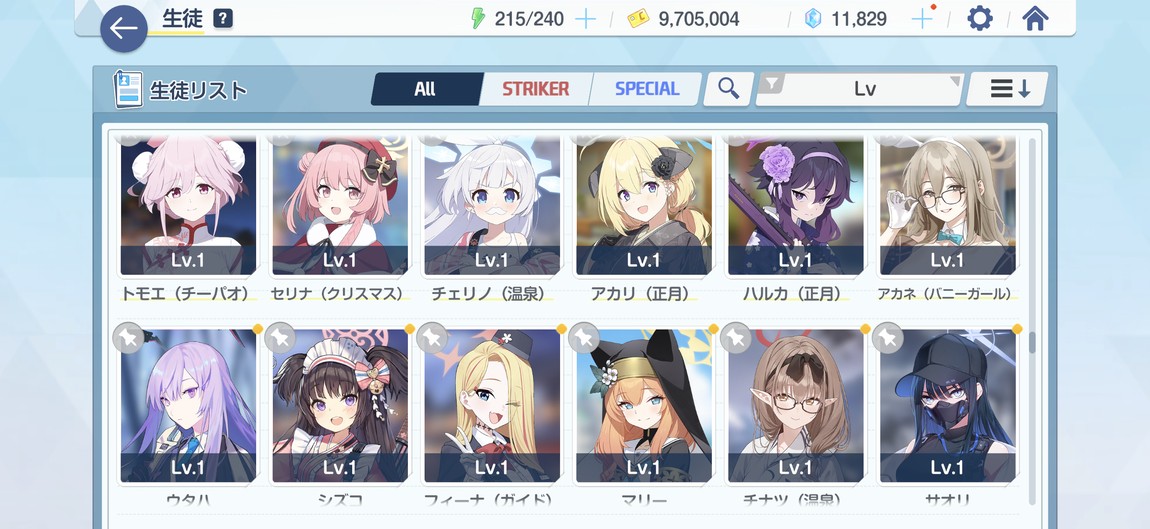Select student チェリノ（温泉）

point(492,205)
